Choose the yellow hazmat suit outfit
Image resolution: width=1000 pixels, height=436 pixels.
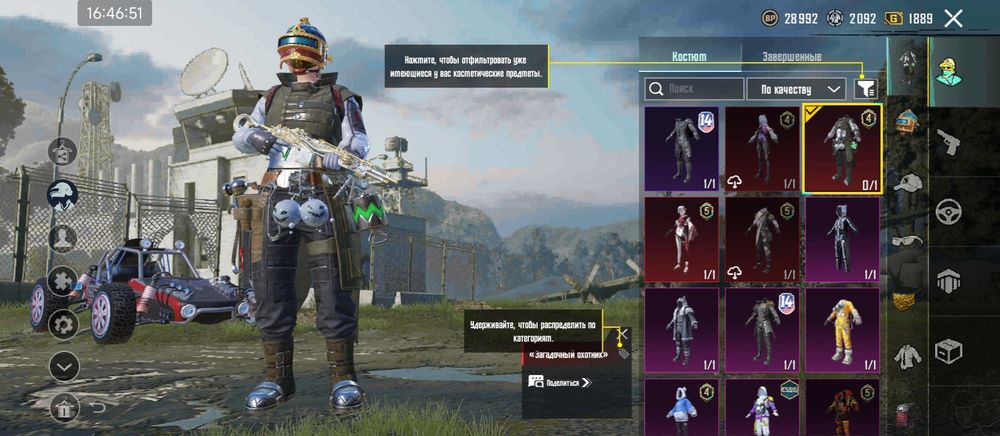point(842,328)
